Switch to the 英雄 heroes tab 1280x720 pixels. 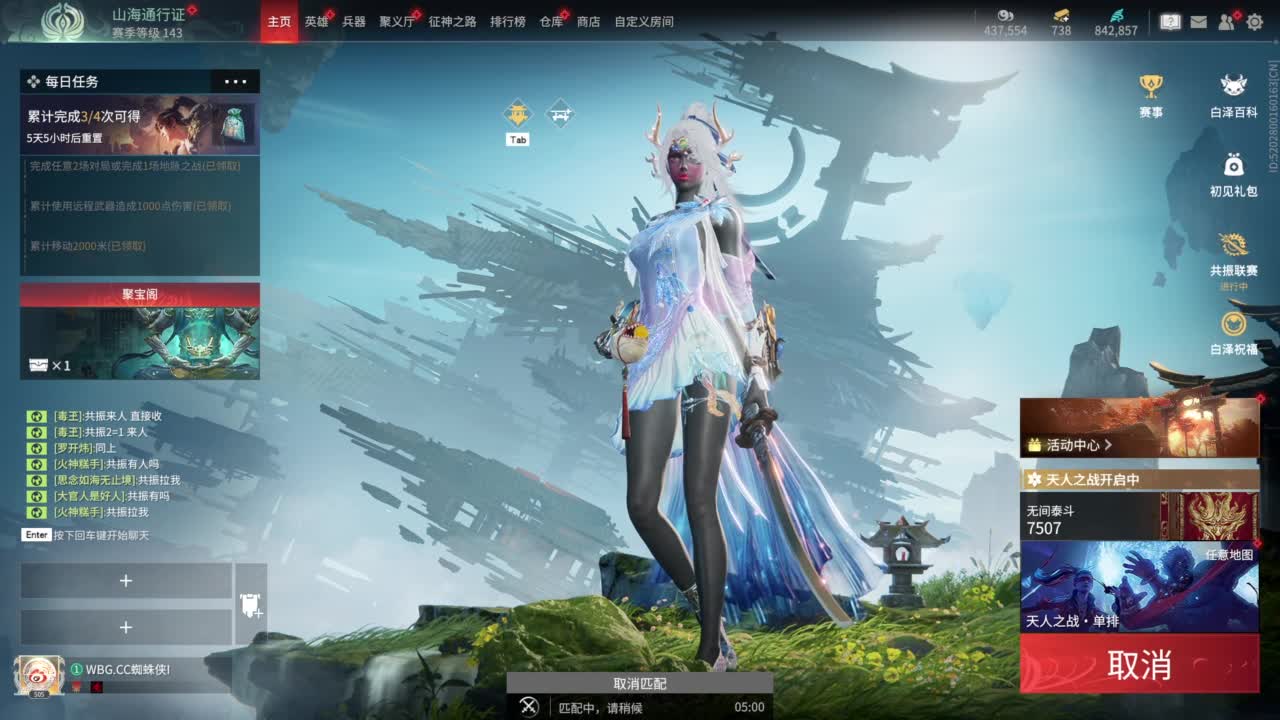316,20
